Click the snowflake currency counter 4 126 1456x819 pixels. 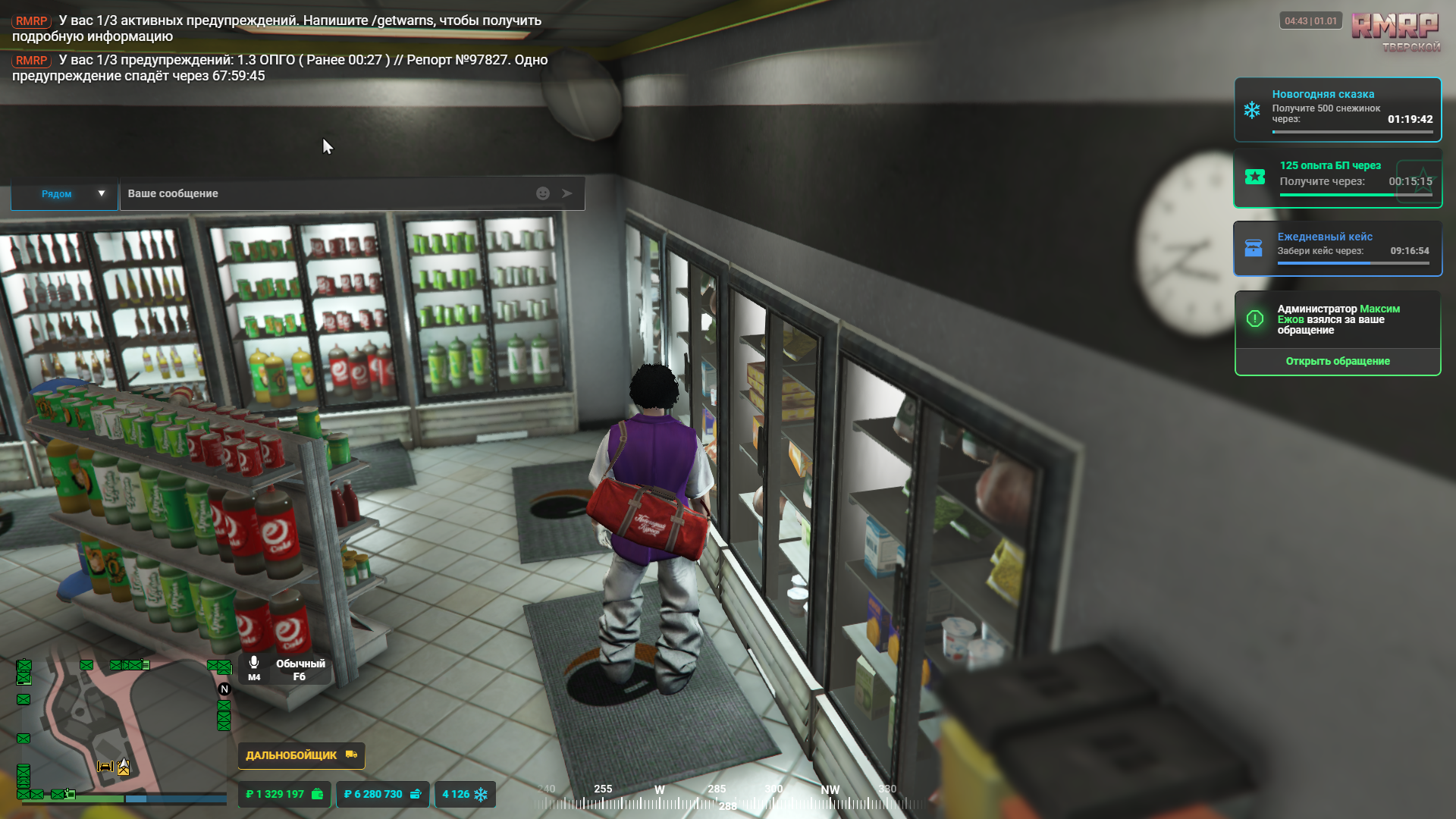pyautogui.click(x=465, y=794)
